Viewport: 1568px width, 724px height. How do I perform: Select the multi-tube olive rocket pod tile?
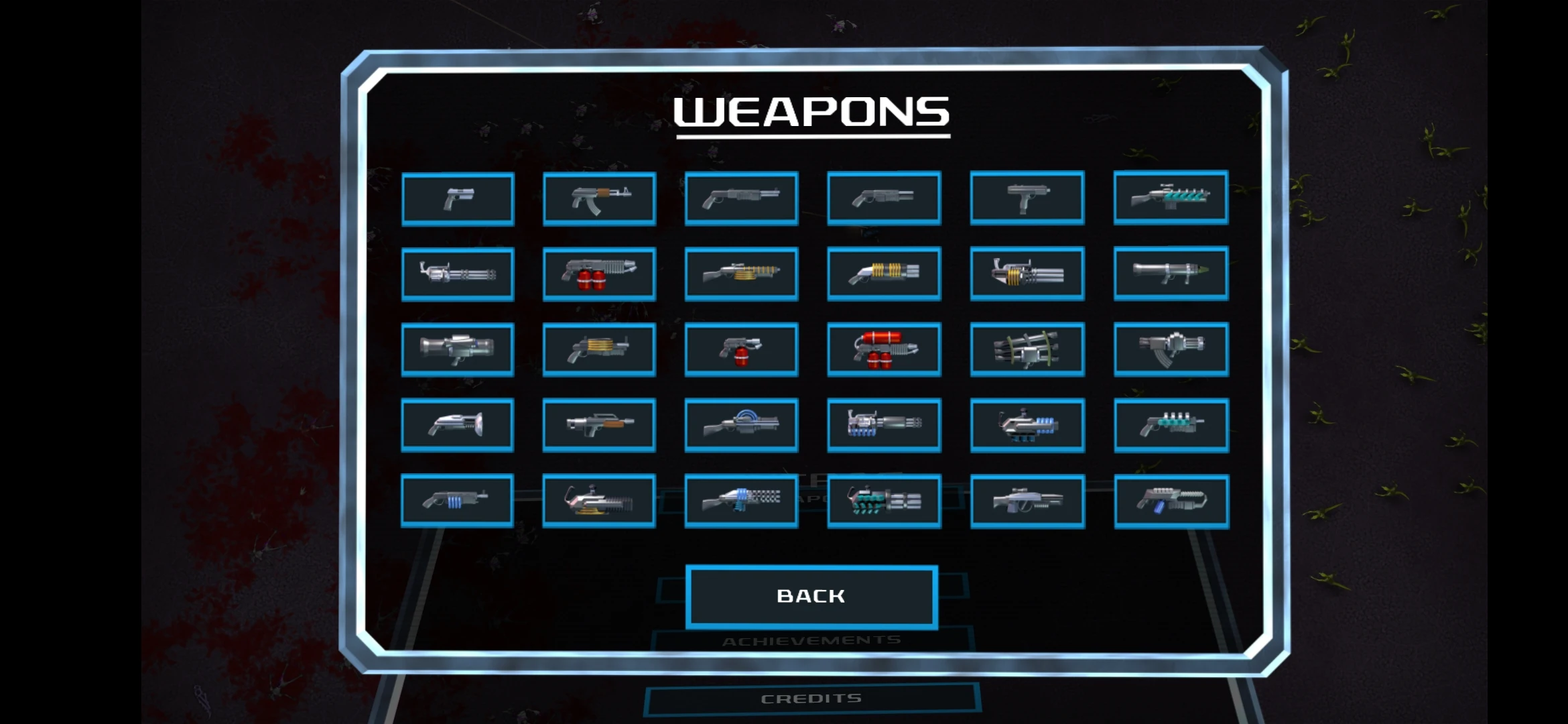(1027, 349)
